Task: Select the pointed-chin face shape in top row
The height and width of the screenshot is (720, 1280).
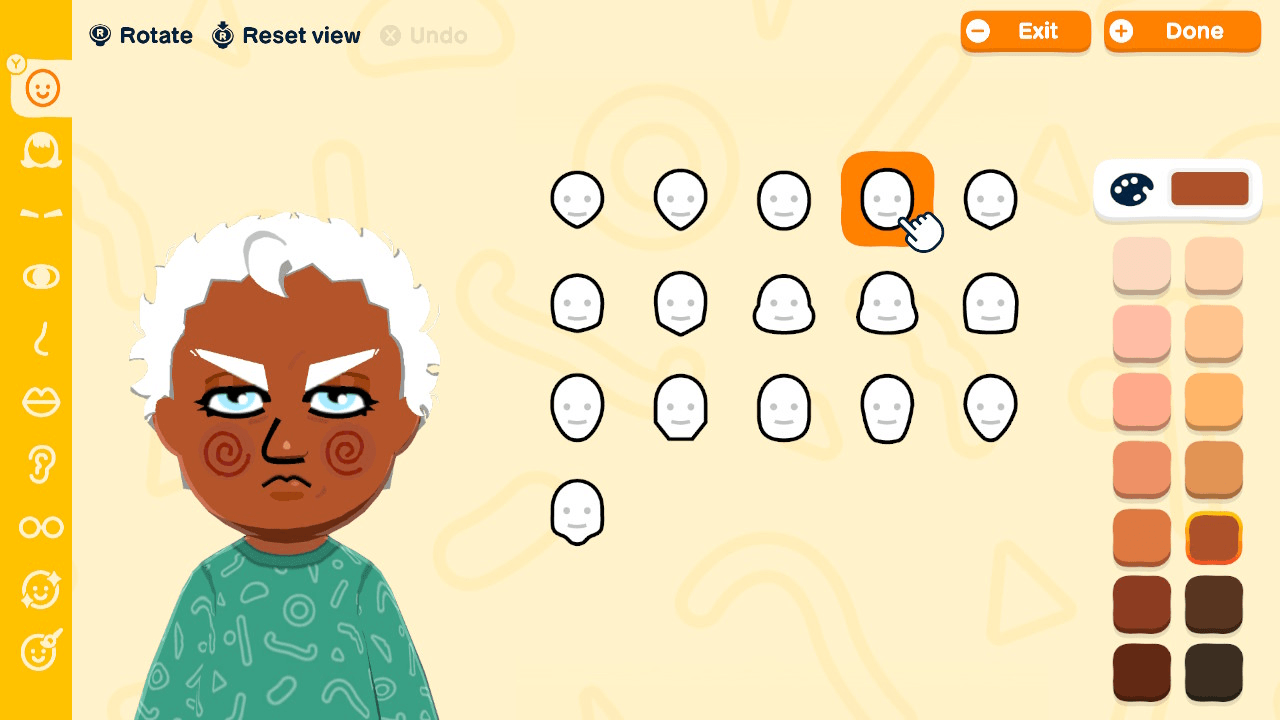Action: pos(681,198)
